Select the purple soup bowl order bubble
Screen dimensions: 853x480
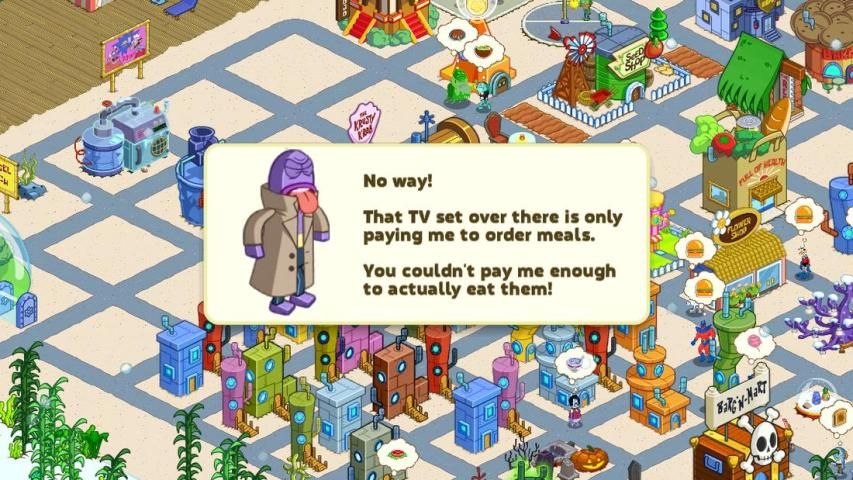[x=574, y=360]
